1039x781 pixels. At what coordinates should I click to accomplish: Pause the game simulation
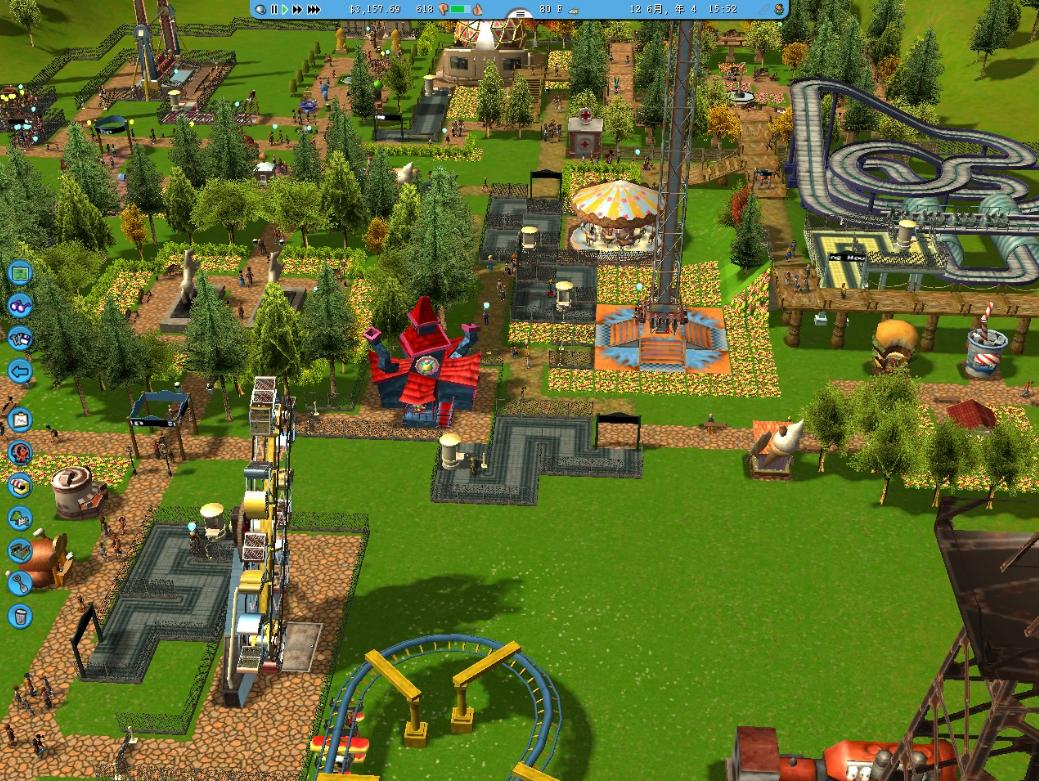(273, 9)
